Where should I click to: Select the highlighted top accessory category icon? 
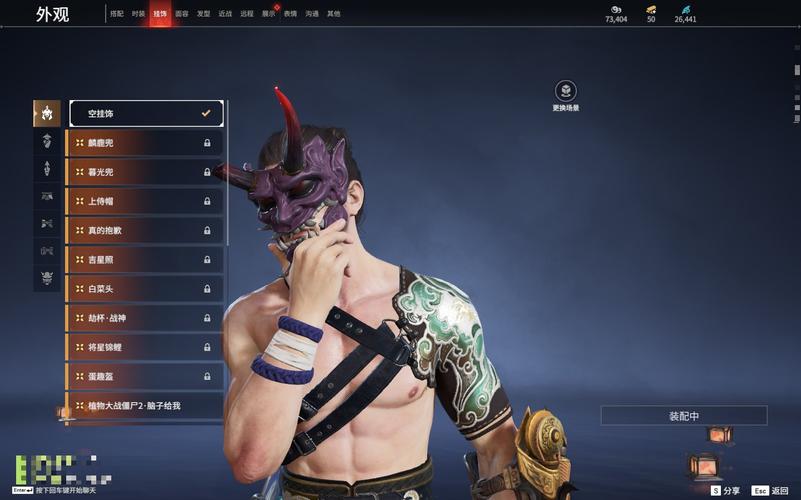[x=47, y=113]
